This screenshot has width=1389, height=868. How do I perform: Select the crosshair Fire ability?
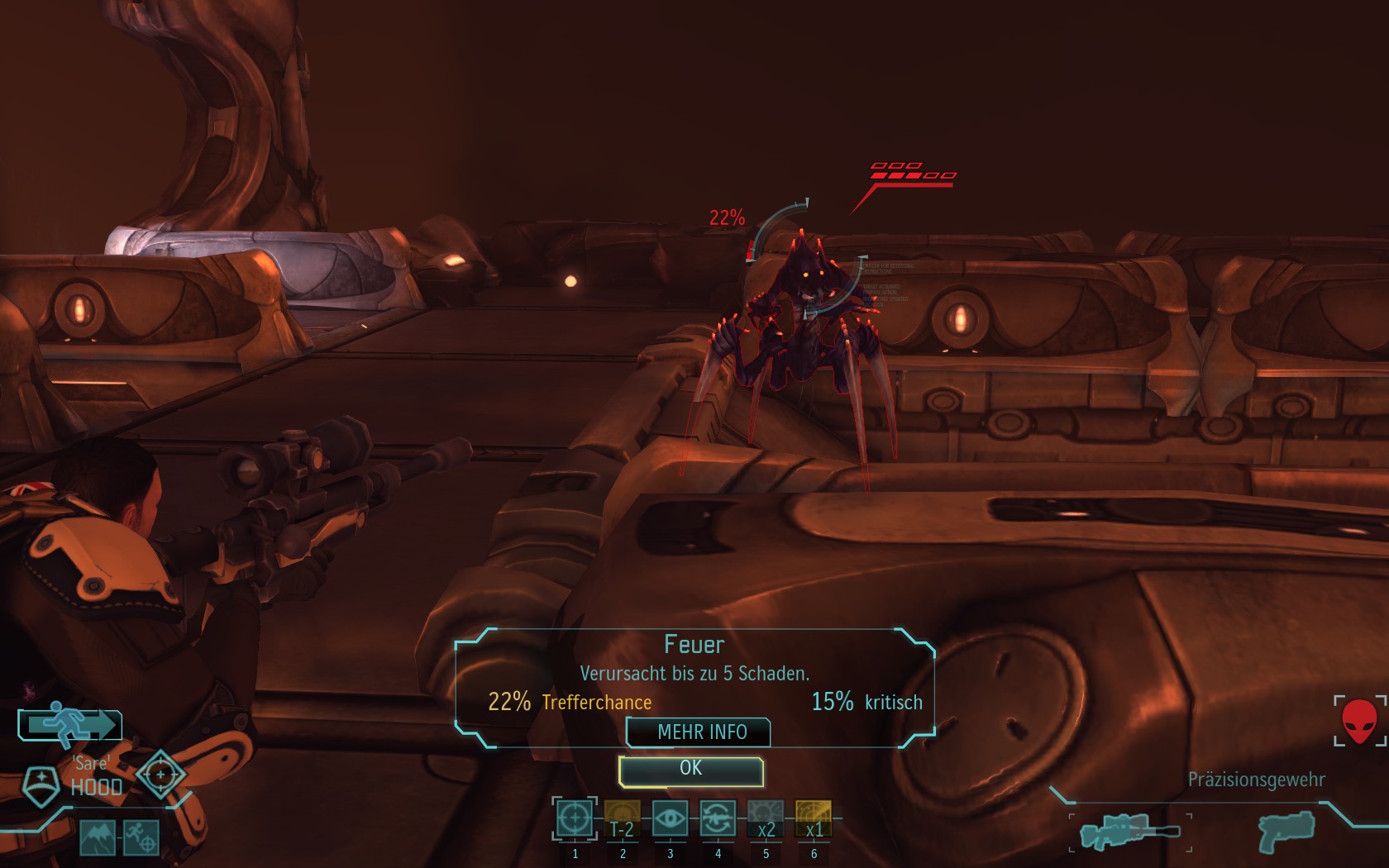(x=575, y=819)
